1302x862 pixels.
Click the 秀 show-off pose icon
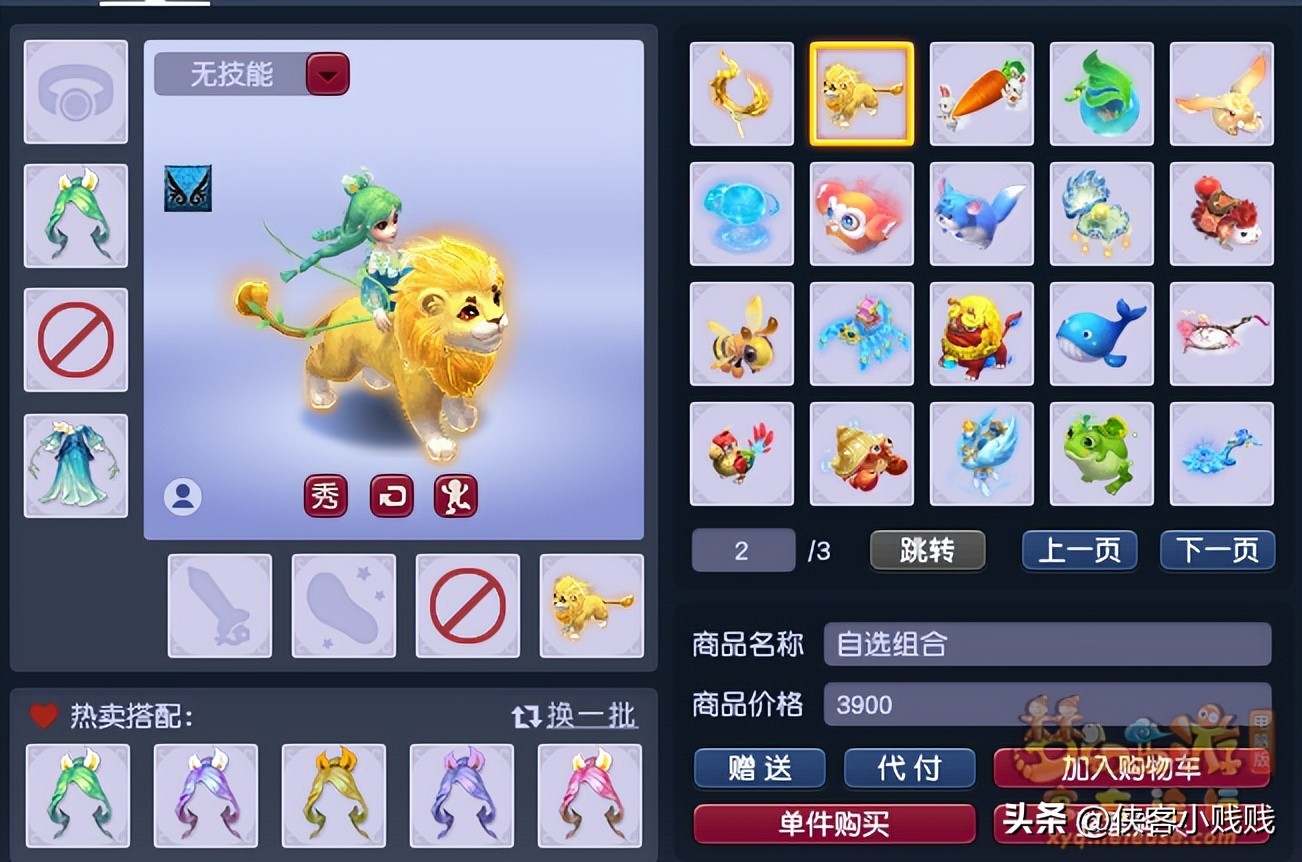point(323,496)
